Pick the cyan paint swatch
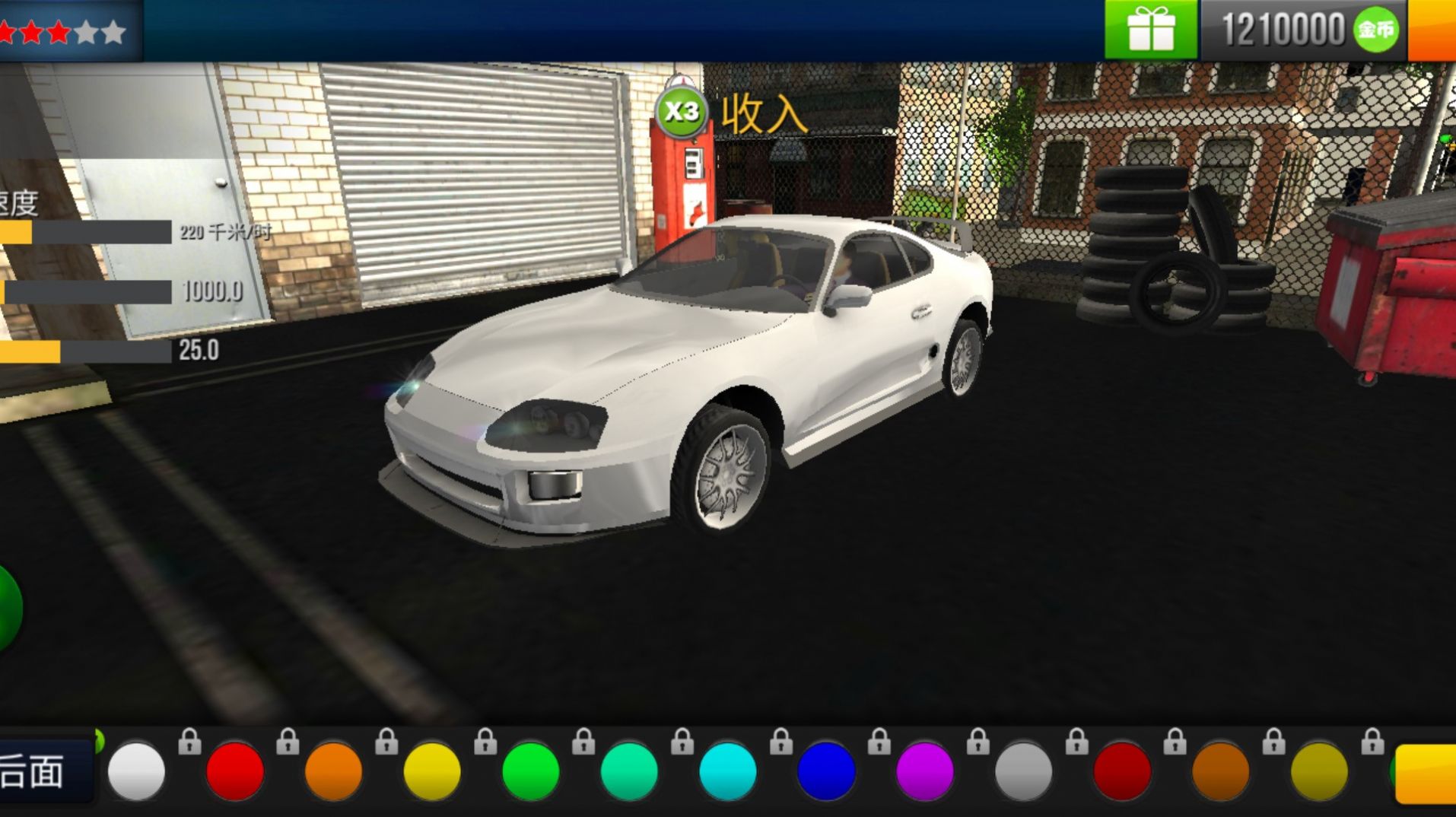Viewport: 1456px width, 817px height. tap(727, 771)
